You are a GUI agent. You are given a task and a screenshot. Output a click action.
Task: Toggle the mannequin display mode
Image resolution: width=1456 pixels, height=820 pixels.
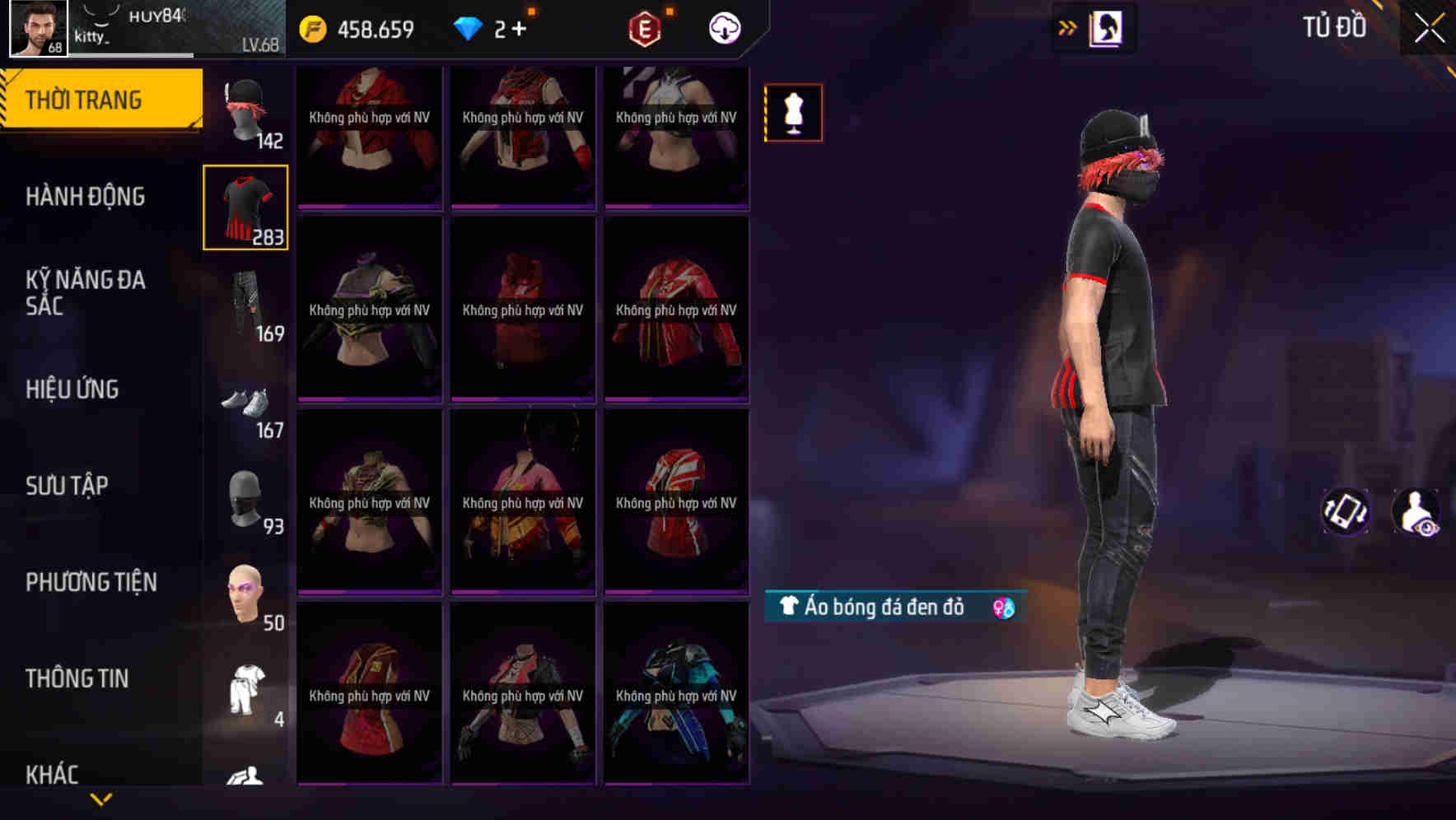point(793,113)
